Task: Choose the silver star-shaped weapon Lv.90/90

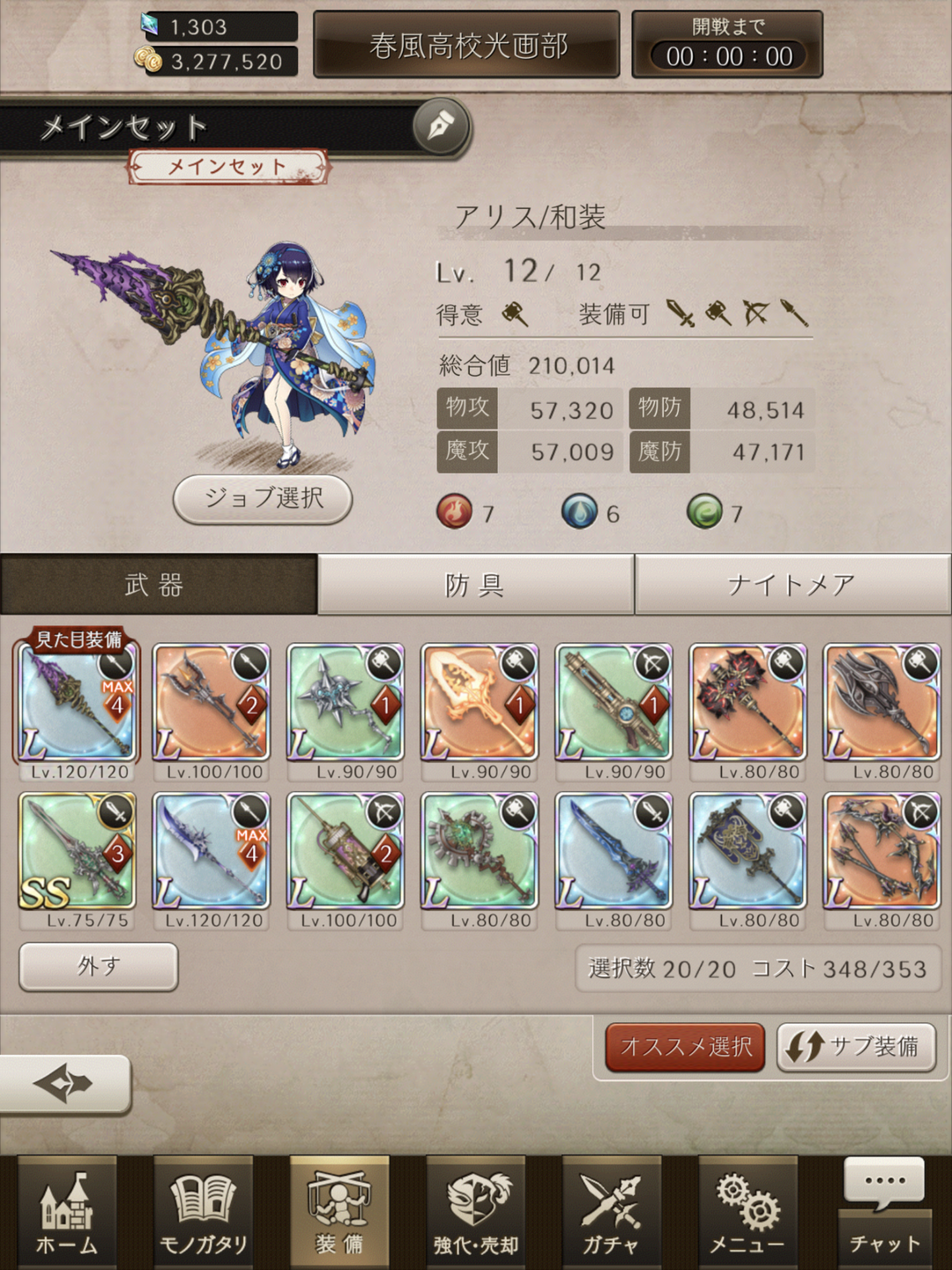Action: (x=346, y=703)
